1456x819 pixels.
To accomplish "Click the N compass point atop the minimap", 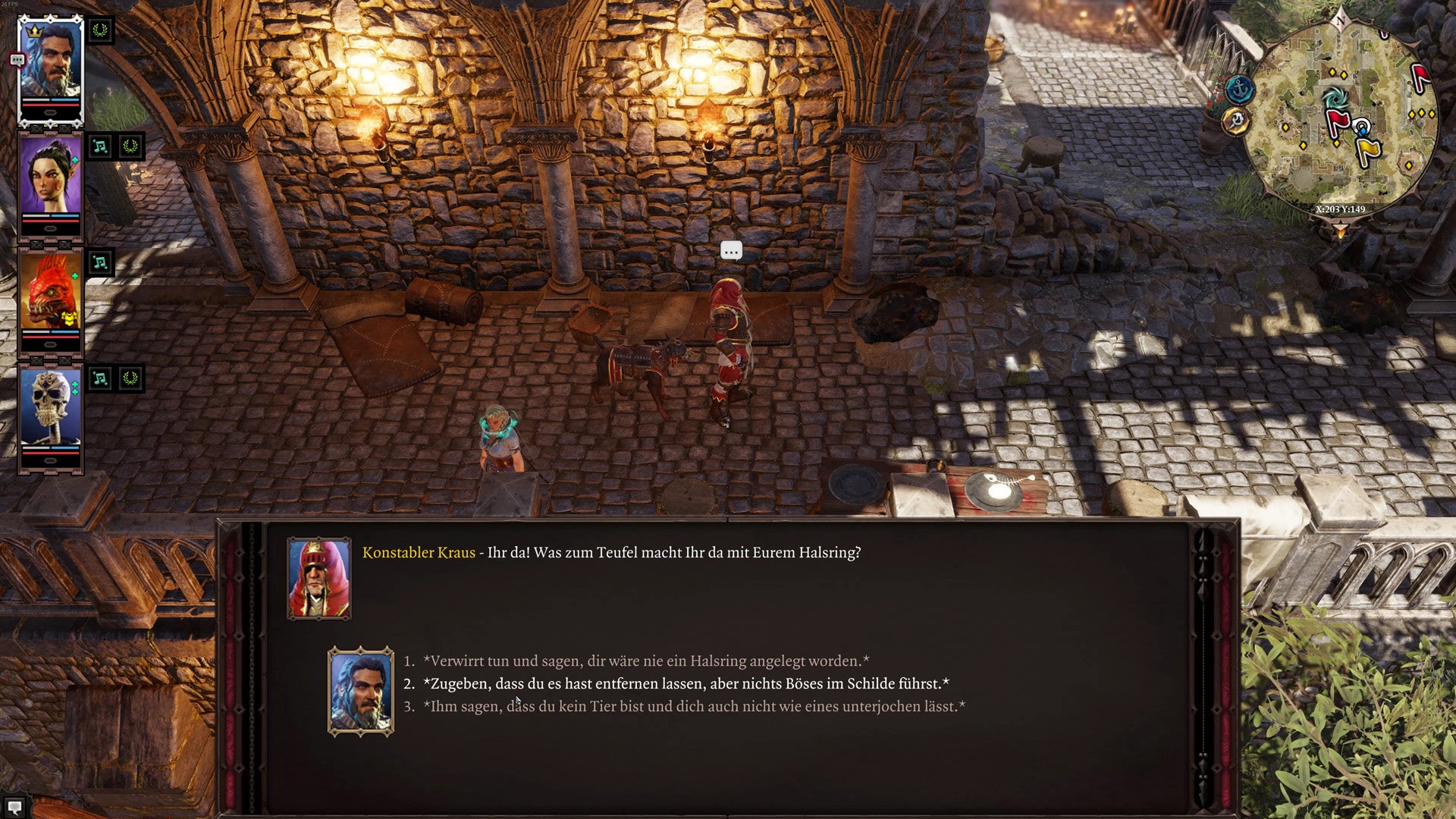I will click(x=1340, y=20).
